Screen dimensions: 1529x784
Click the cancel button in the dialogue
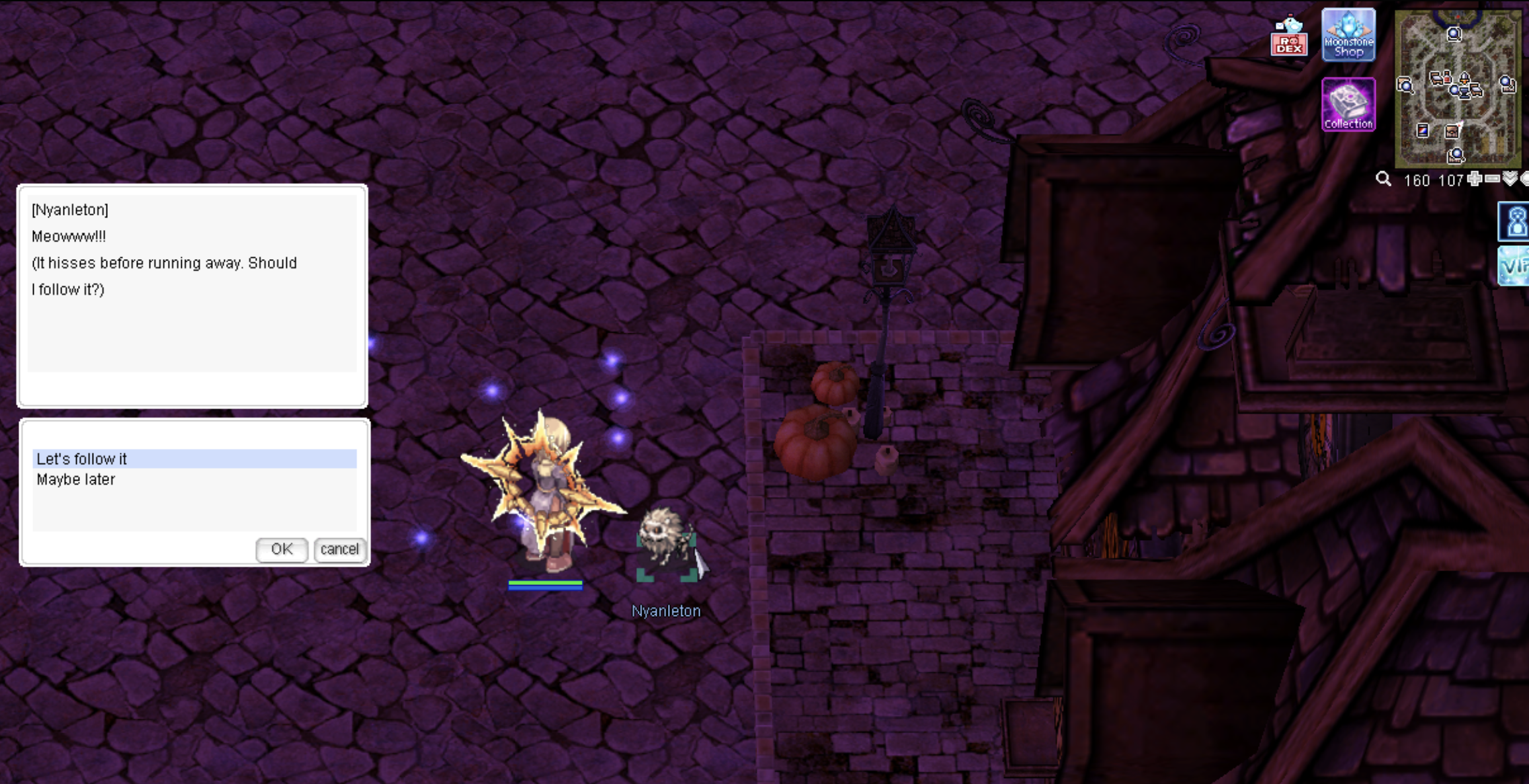(339, 549)
